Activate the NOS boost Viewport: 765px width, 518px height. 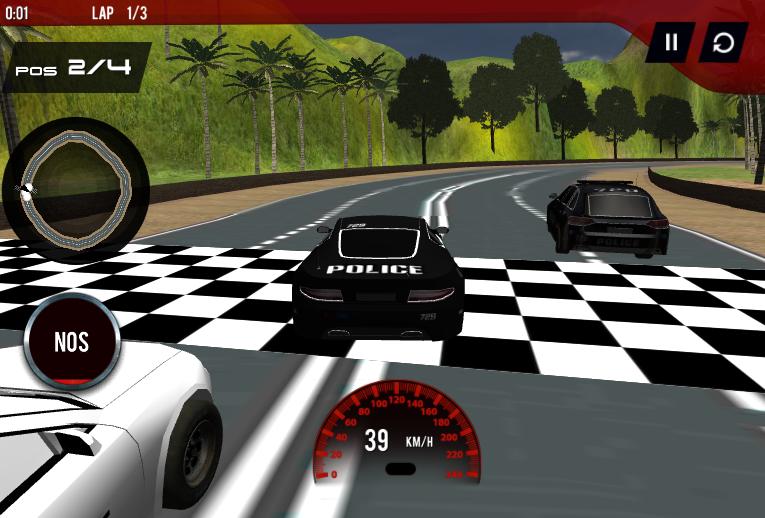[72, 342]
